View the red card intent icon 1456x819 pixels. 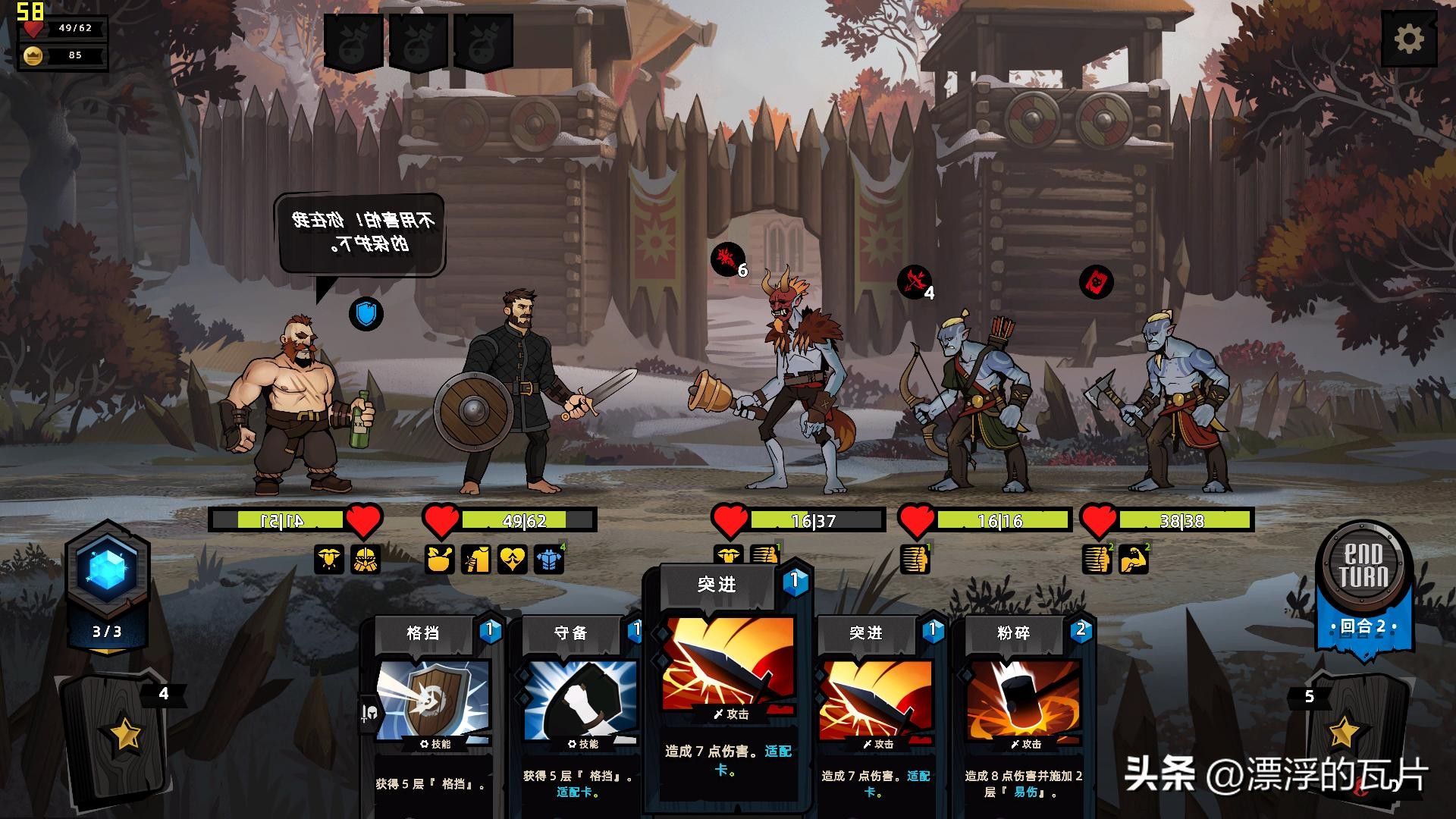tap(1096, 282)
